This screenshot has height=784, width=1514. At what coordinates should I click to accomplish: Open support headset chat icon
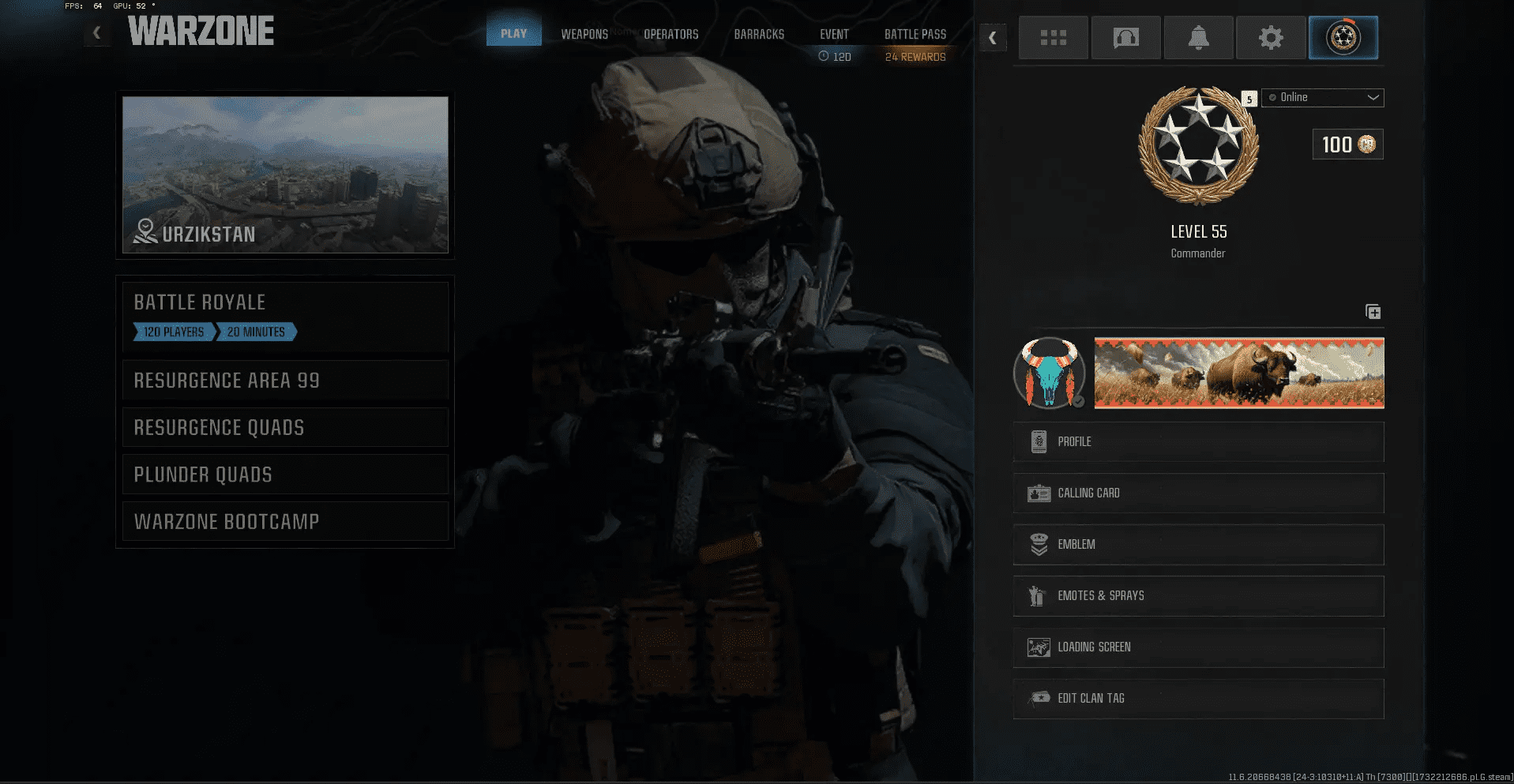point(1125,37)
